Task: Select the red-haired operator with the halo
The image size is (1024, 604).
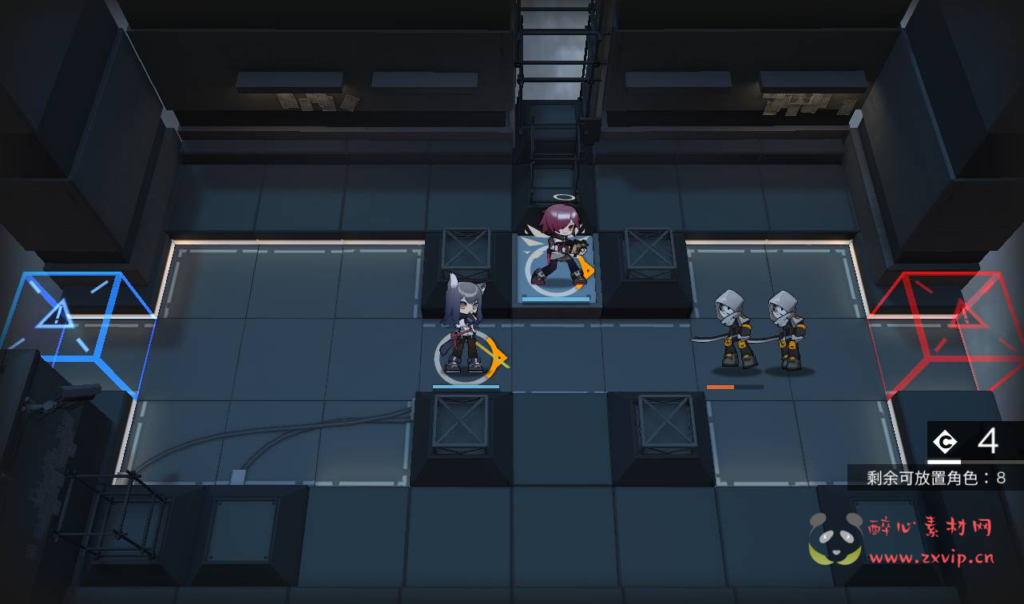Action: click(558, 247)
